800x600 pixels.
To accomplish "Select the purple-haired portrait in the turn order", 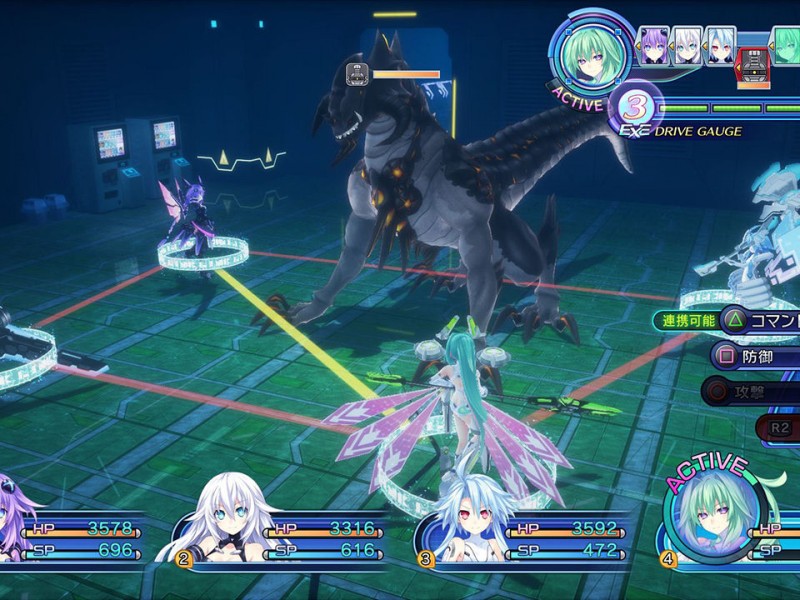I will 652,45.
